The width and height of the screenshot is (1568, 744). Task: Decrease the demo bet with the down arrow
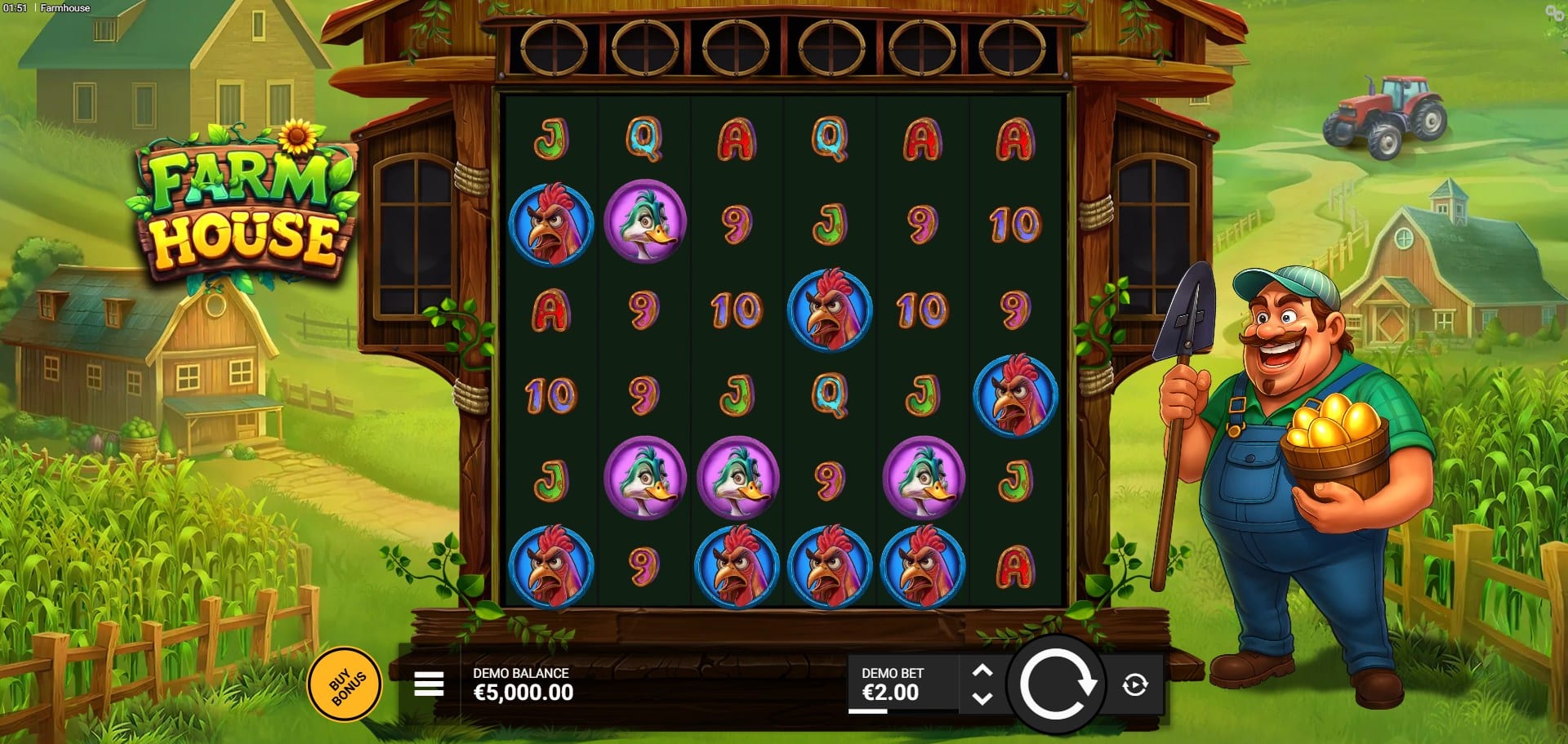(982, 699)
